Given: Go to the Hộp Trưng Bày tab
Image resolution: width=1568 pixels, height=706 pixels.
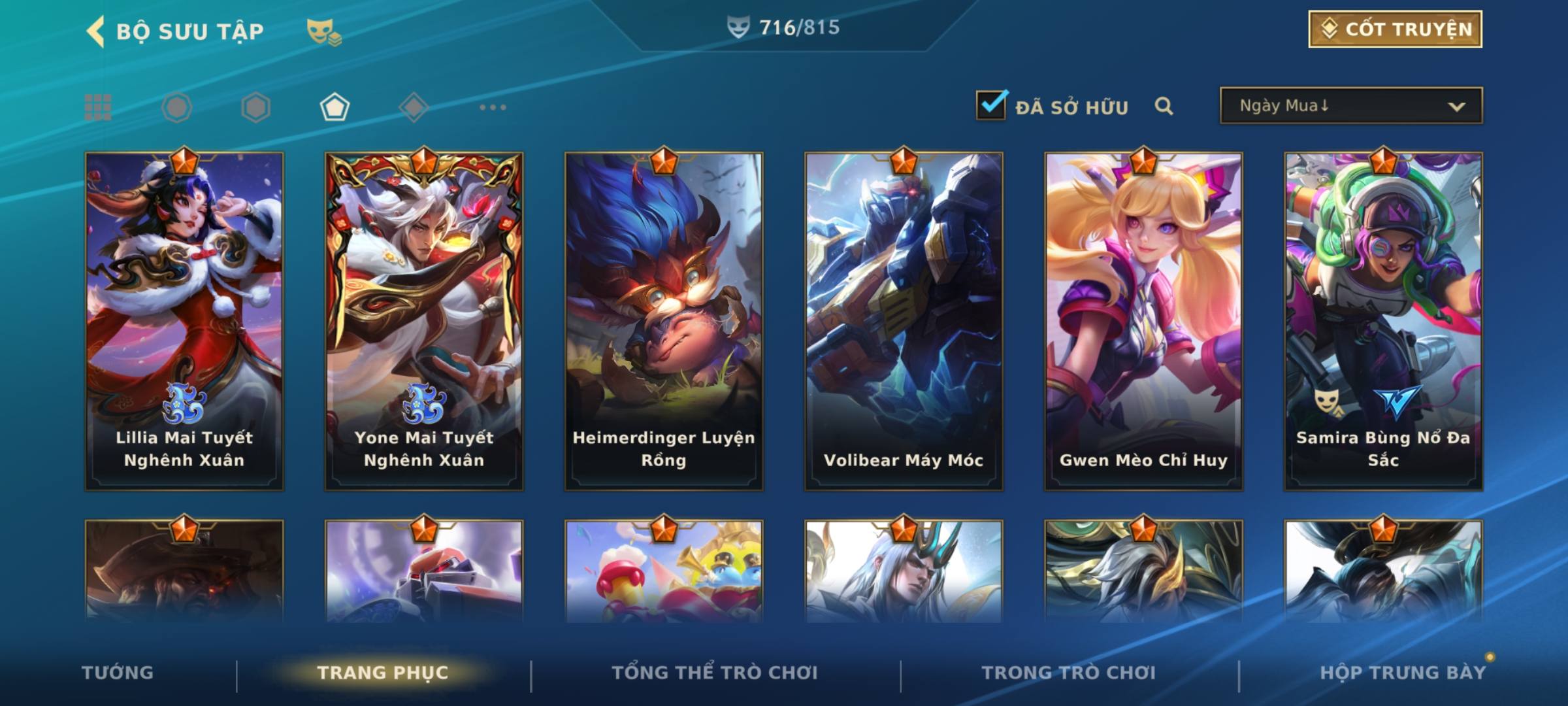Looking at the screenshot, I should [x=1403, y=673].
